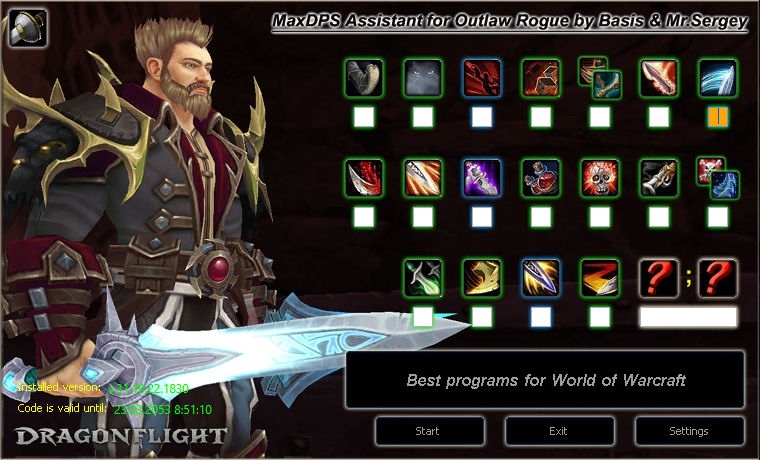Select the red potion vial icon
Viewport: 760px width, 460px height.
541,178
